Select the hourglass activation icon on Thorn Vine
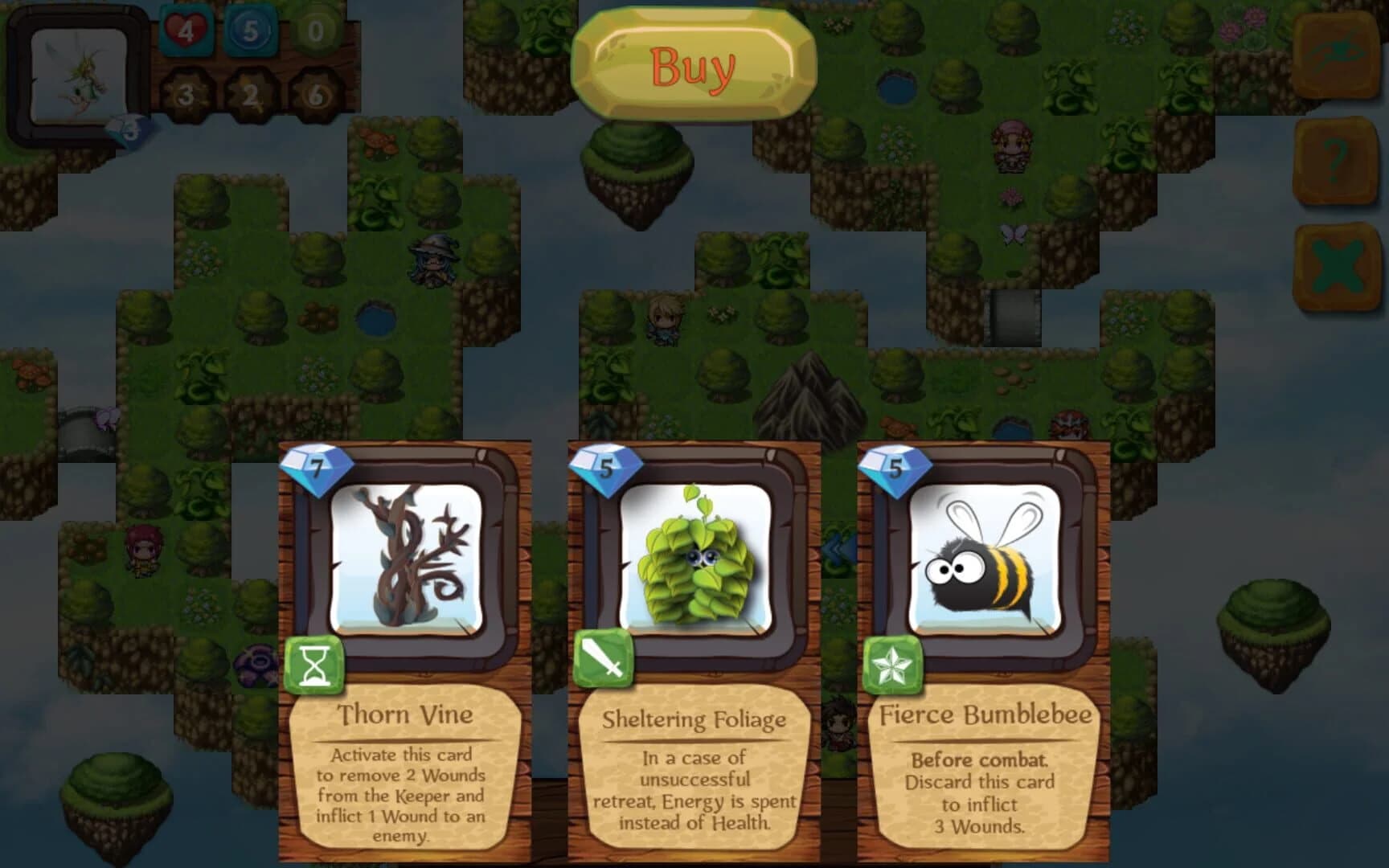Viewport: 1389px width, 868px height. 315,665
